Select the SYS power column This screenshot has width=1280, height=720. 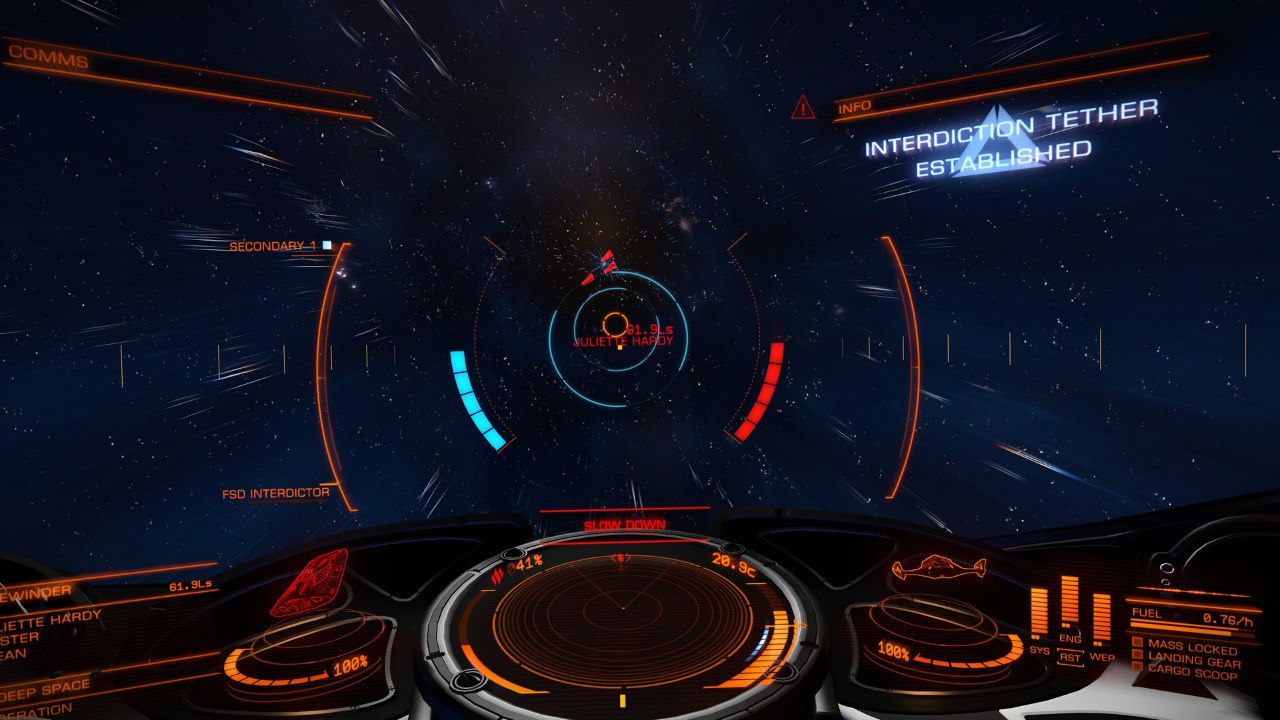[x=1039, y=612]
